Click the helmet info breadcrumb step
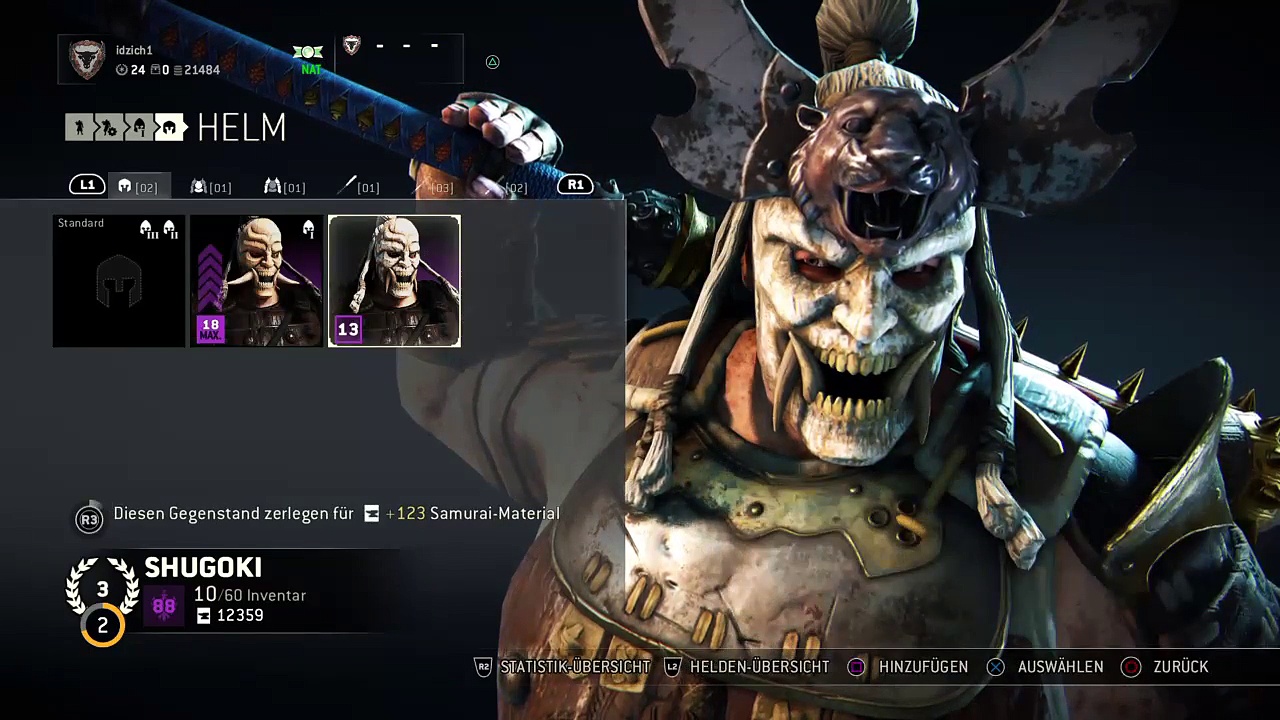 [x=139, y=127]
